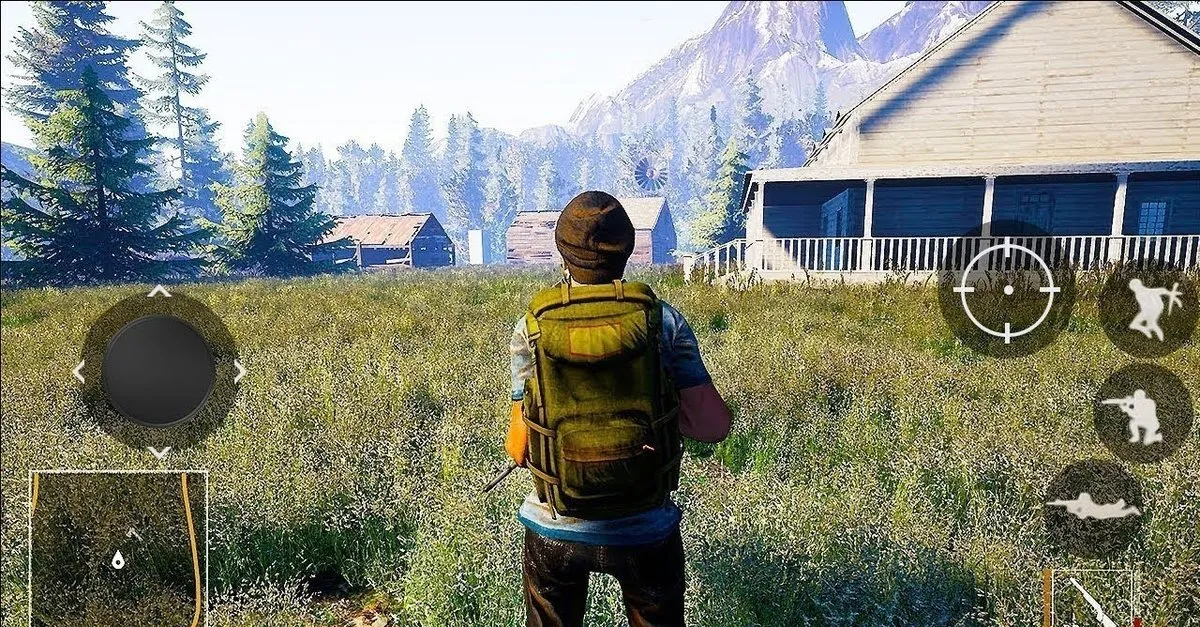Click the joystick's down arrow
1200x627 pixels.
pyautogui.click(x=159, y=452)
